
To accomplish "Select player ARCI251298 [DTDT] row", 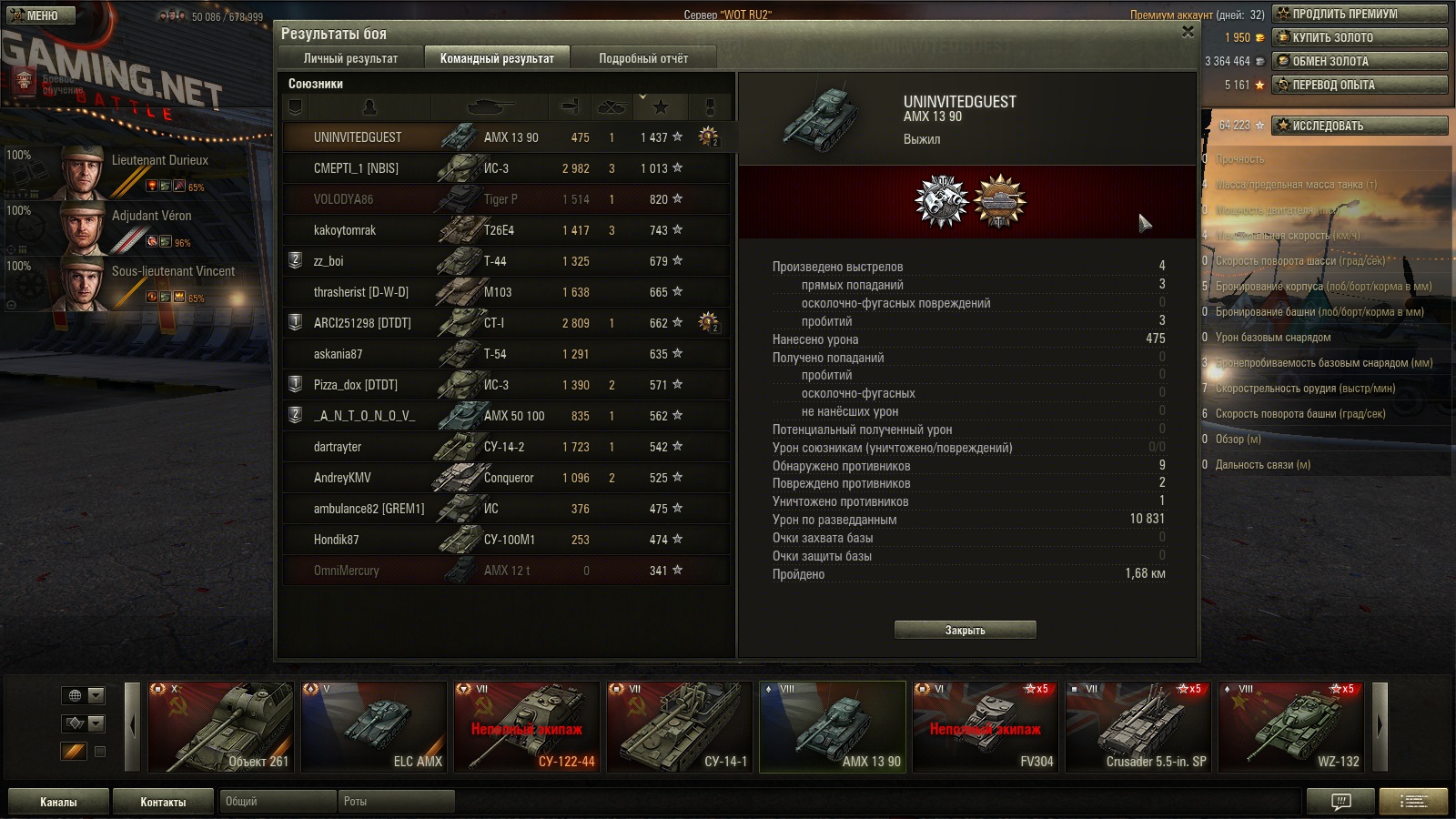I will [506, 323].
